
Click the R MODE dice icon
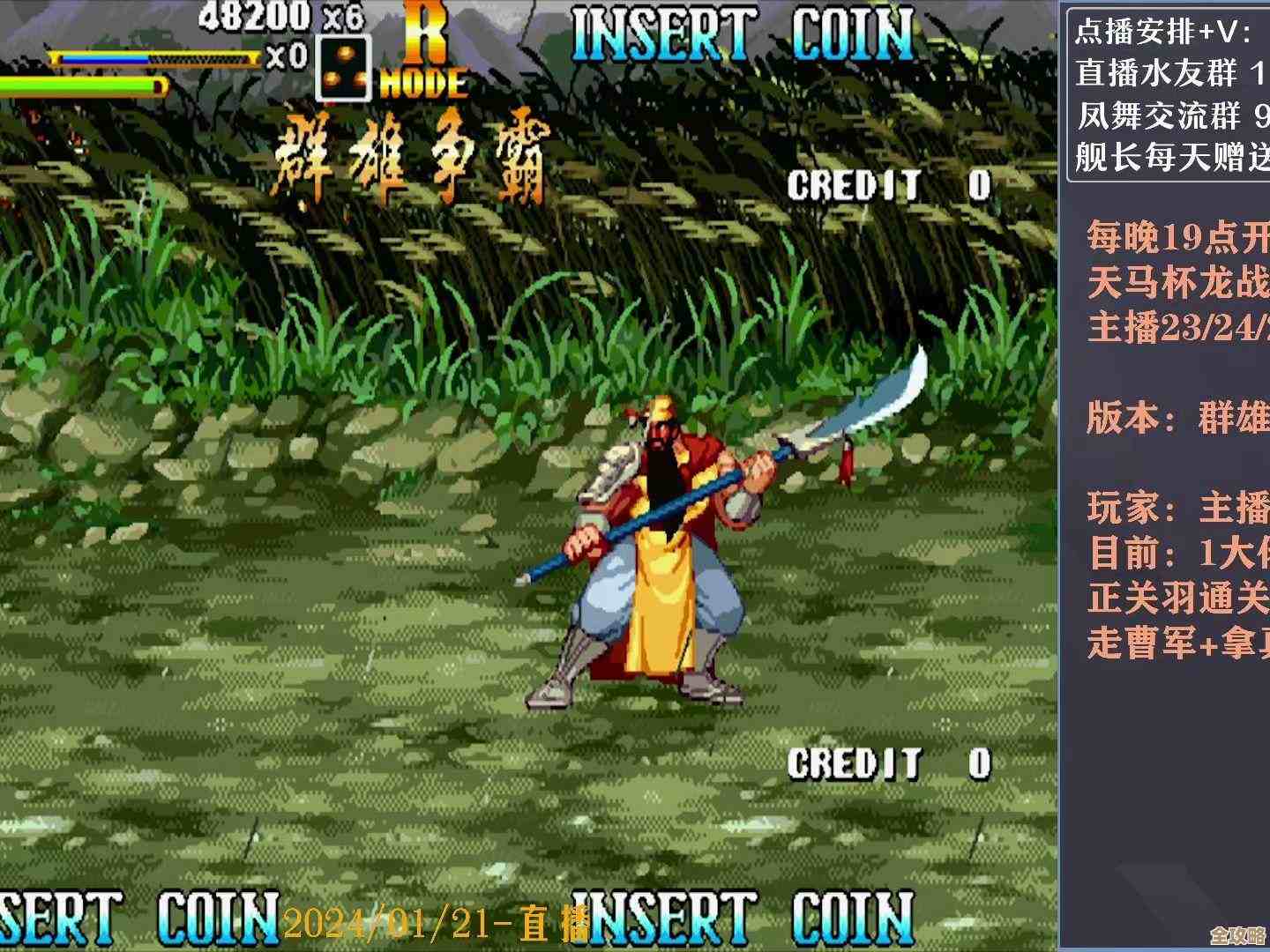tap(342, 66)
